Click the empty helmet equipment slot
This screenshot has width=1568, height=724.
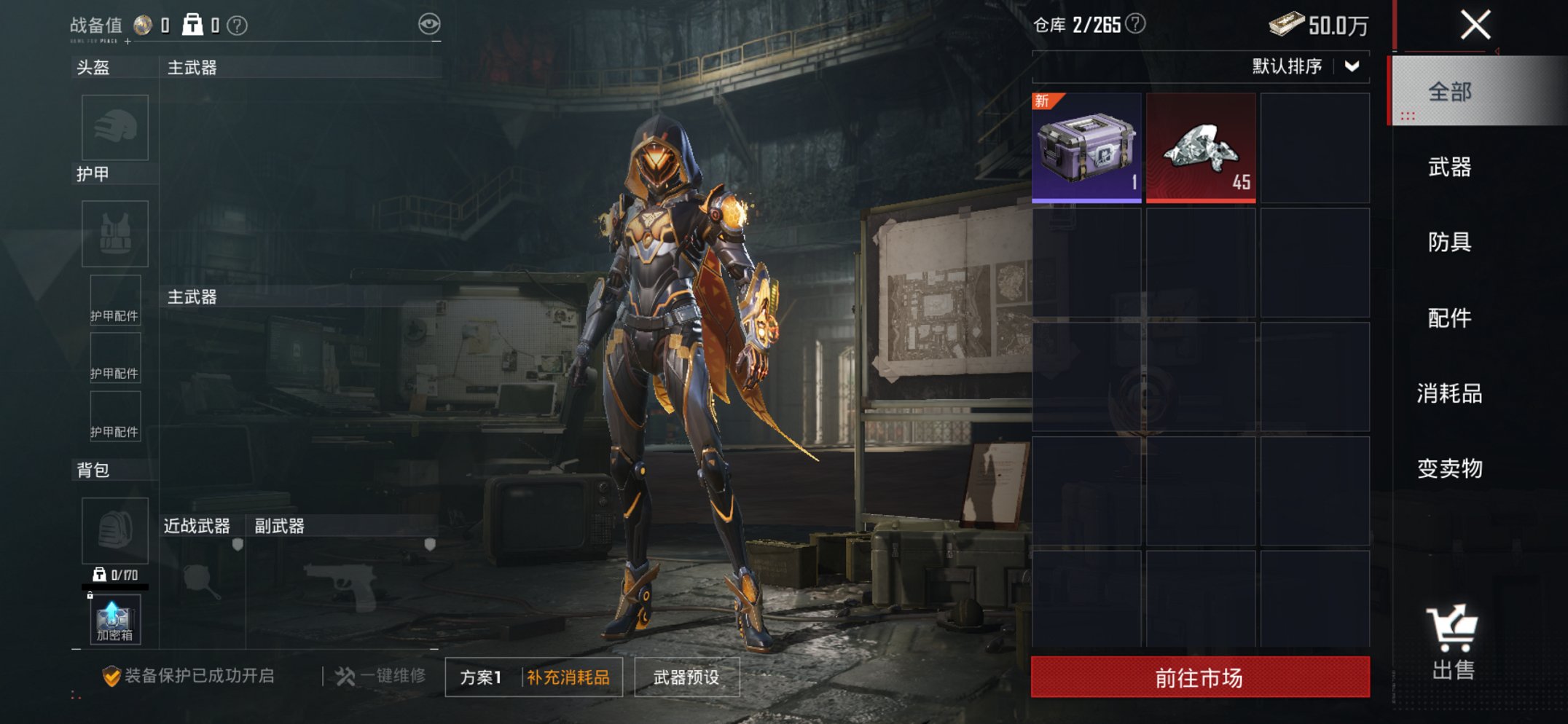115,127
